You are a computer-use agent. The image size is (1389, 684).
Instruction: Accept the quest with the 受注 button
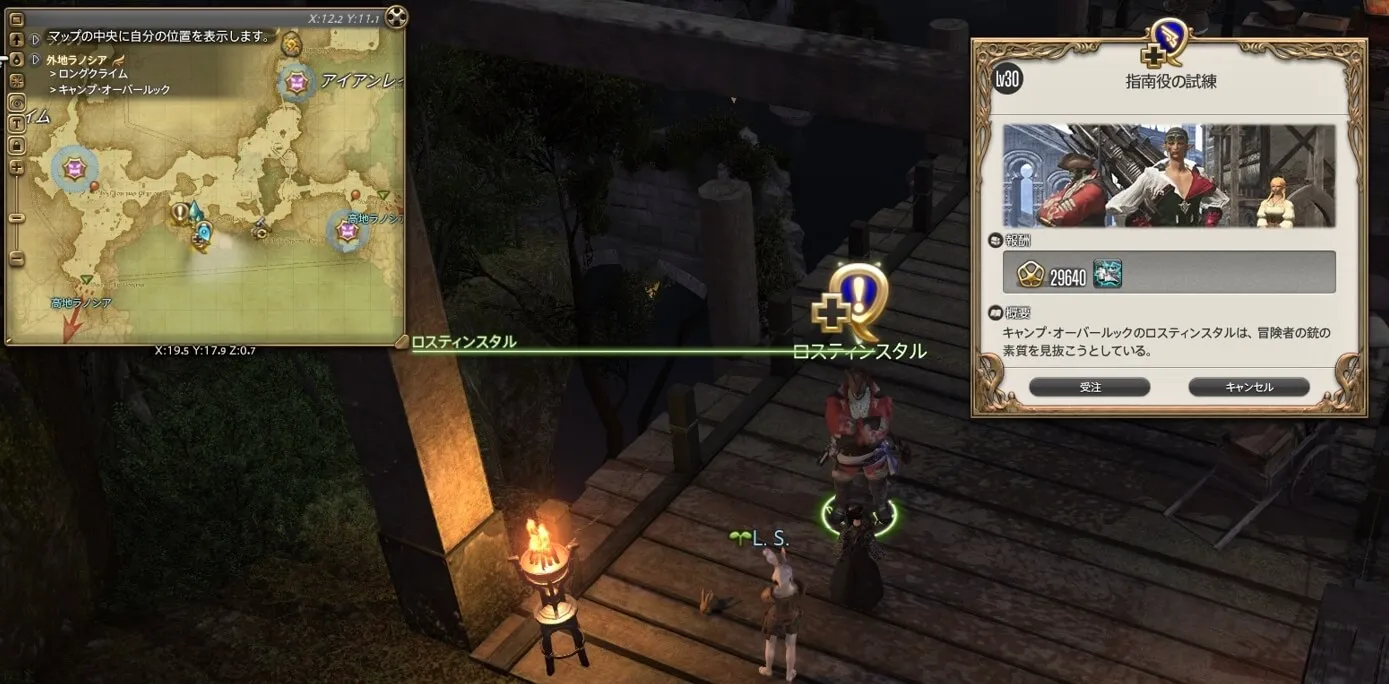pos(1089,387)
